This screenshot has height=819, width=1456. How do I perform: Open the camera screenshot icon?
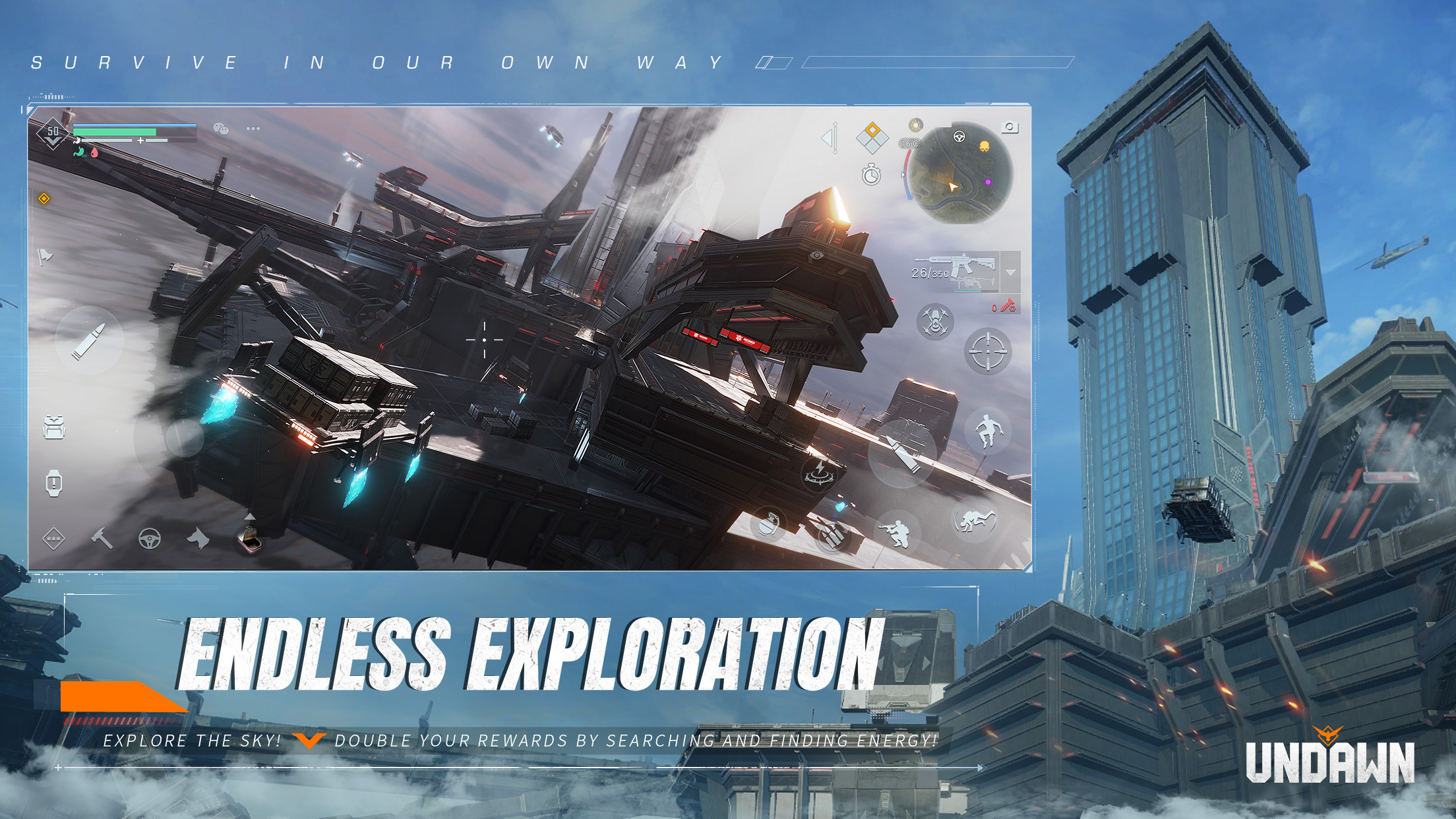click(1010, 127)
